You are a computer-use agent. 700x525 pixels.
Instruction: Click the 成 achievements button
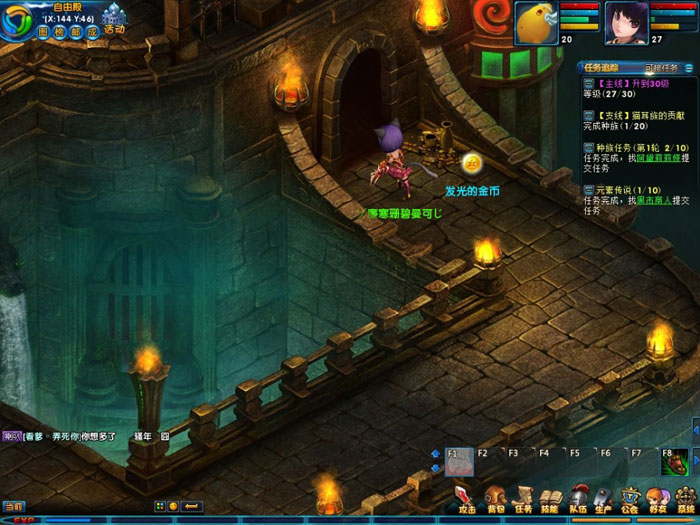[x=92, y=31]
